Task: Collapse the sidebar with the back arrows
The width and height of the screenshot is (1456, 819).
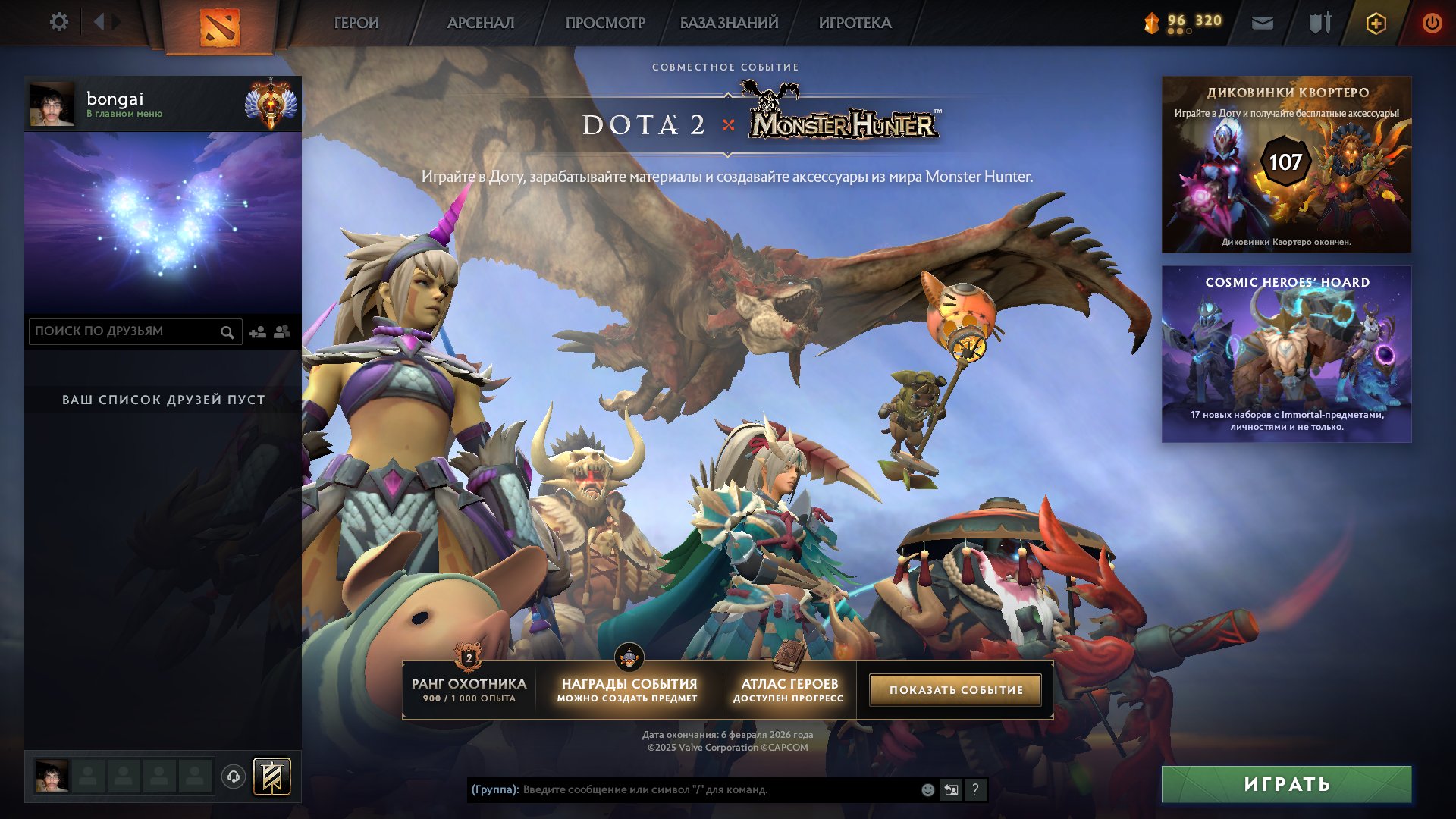Action: tap(99, 22)
